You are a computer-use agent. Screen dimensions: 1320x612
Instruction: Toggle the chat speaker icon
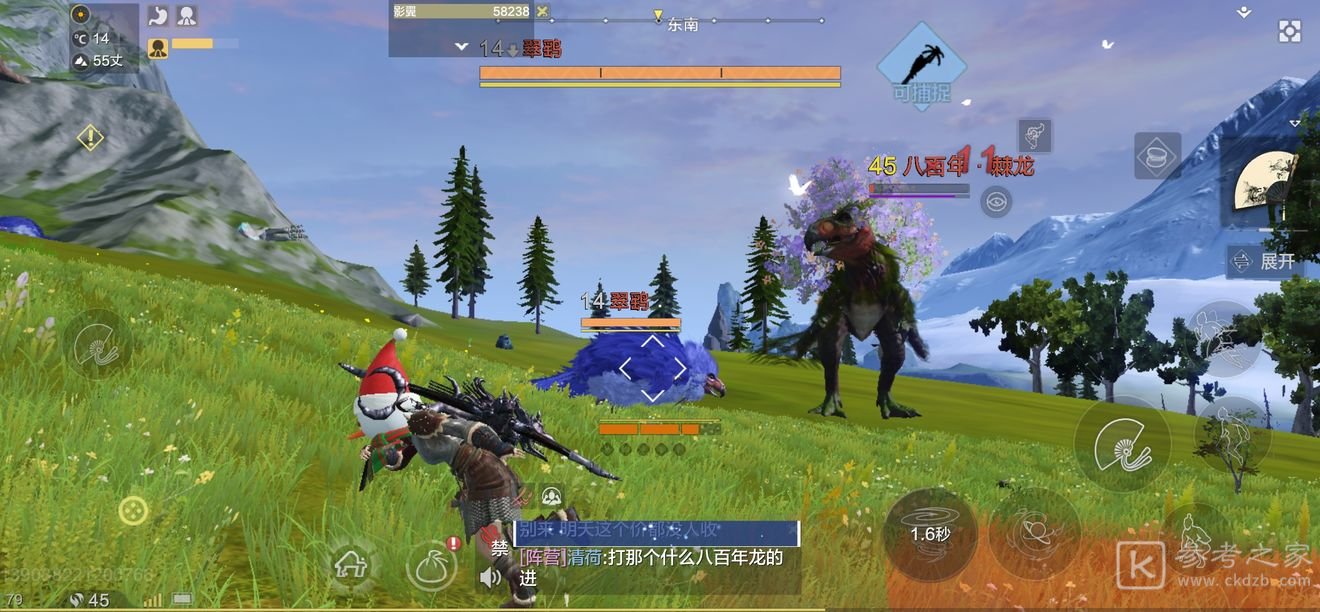click(490, 577)
